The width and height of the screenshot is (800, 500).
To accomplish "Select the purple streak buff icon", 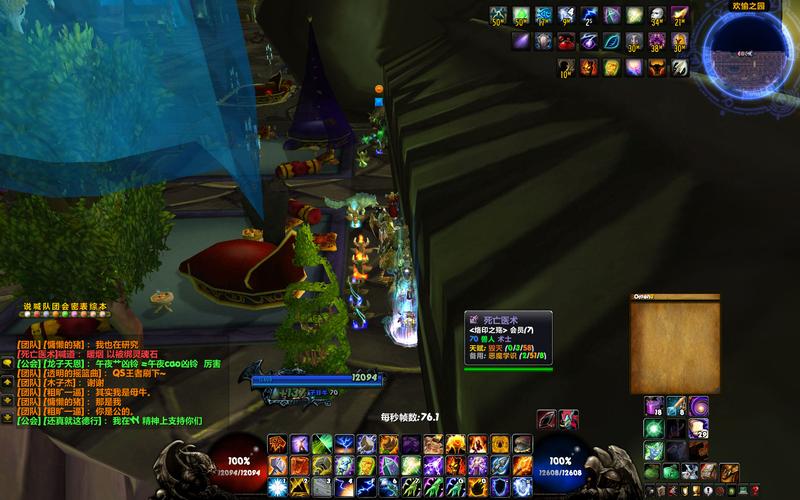I will pyautogui.click(x=521, y=42).
